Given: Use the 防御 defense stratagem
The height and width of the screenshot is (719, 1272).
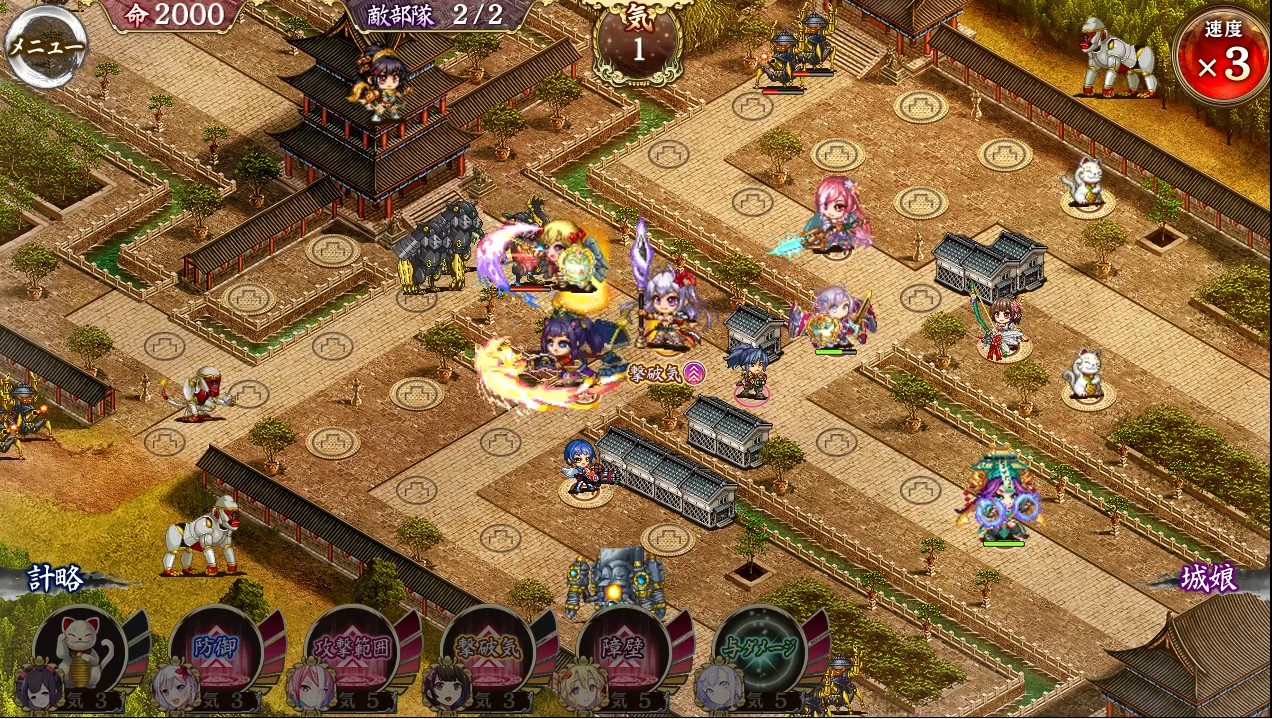Looking at the screenshot, I should pos(215,650).
